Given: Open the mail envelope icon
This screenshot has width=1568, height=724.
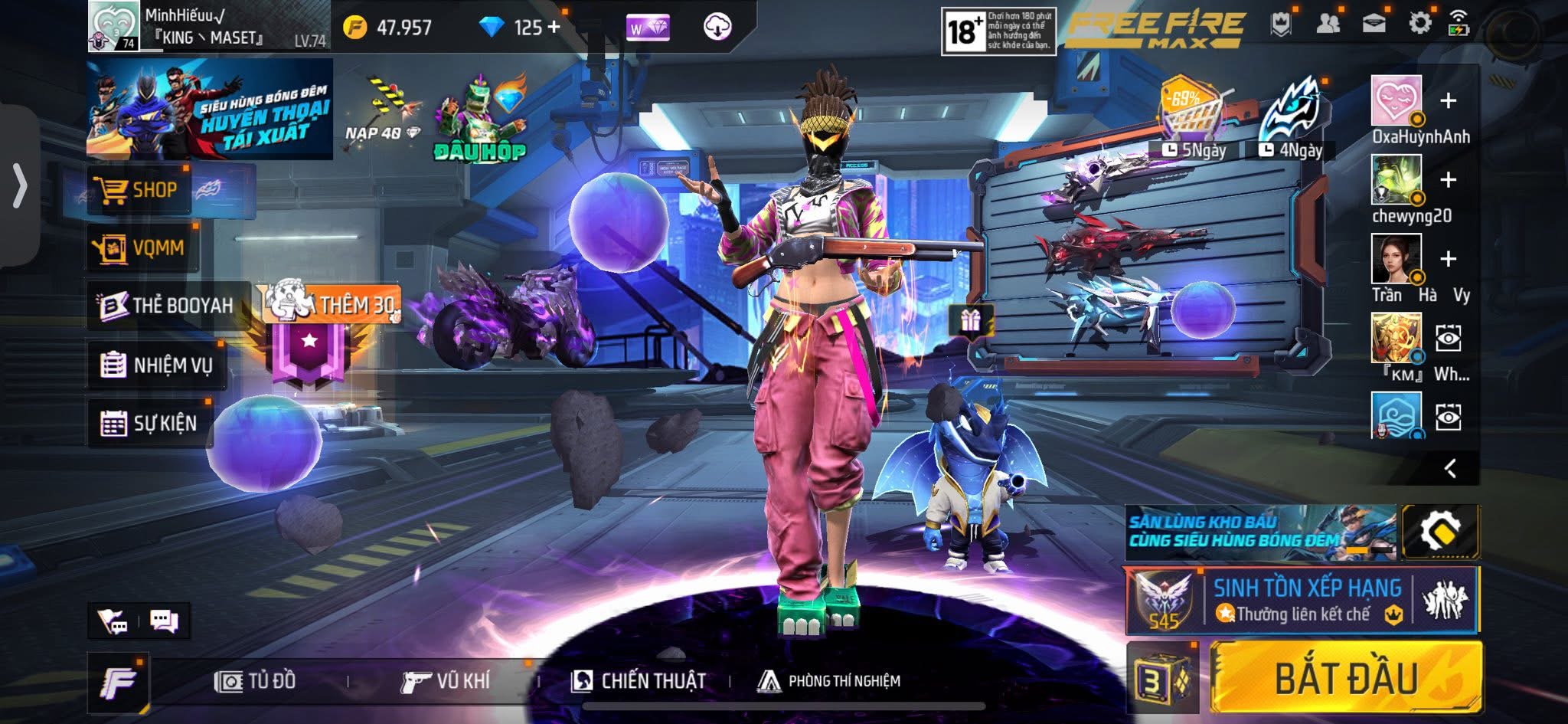Looking at the screenshot, I should (x=1374, y=24).
